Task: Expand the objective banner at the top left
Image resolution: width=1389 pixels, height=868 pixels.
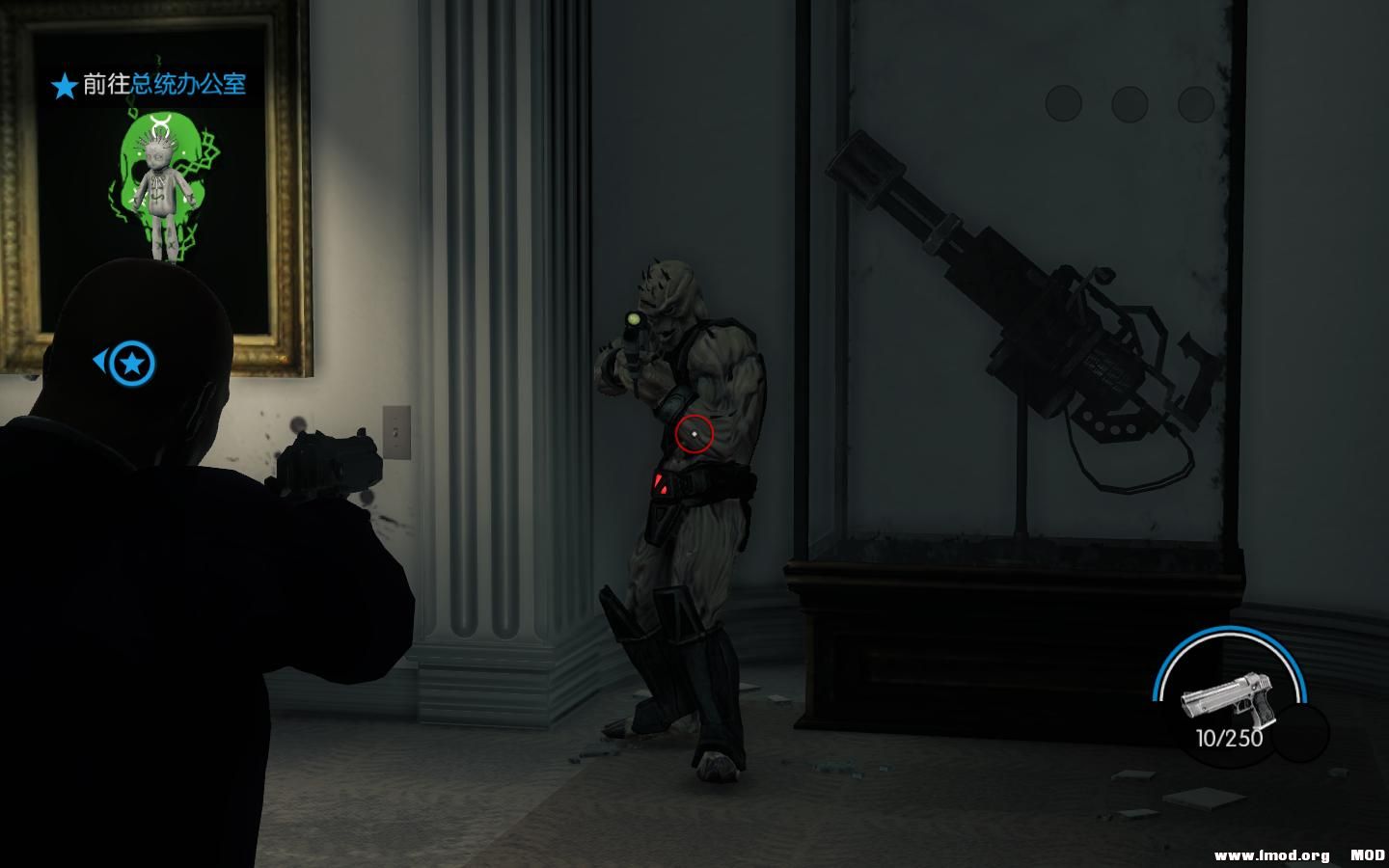Action: [x=145, y=86]
